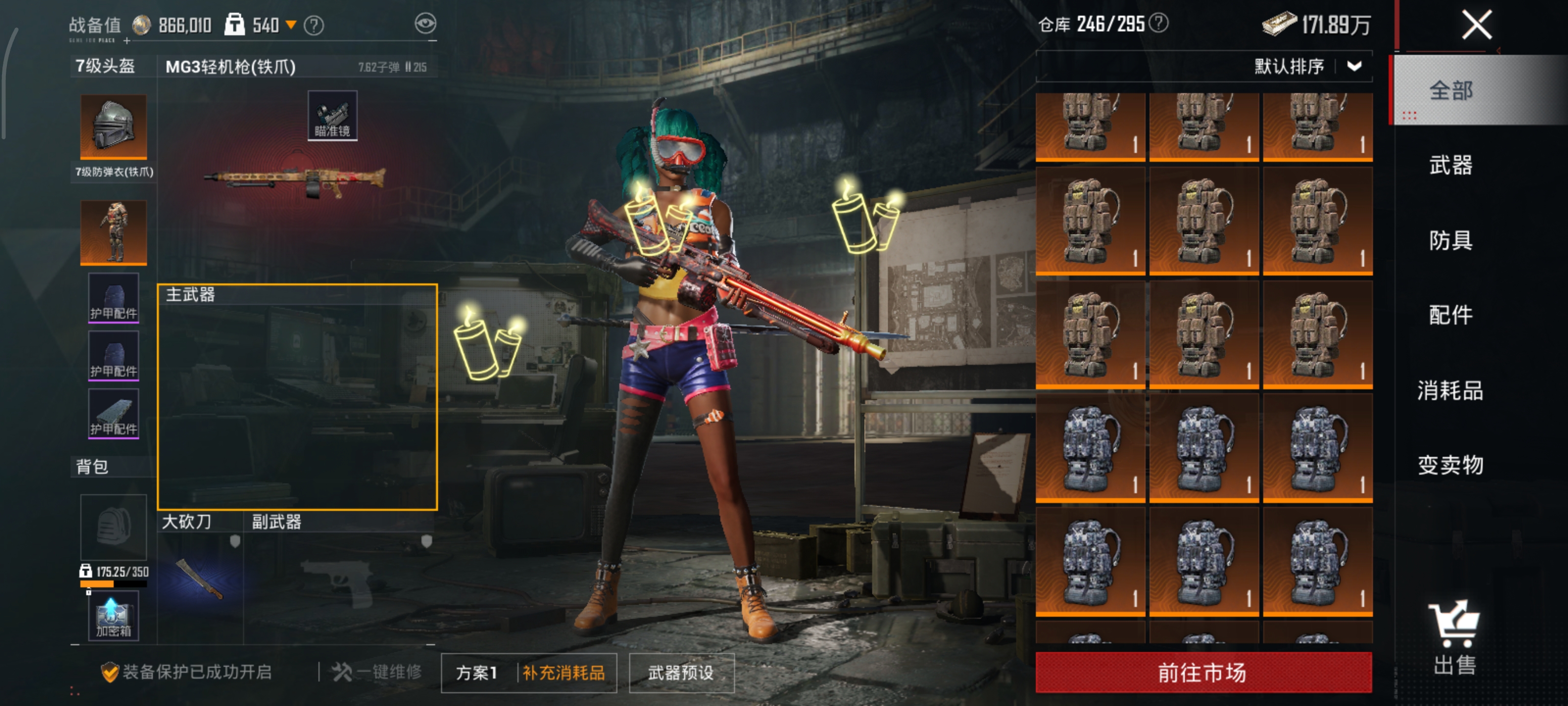Open the 武器预设 weapon presets
This screenshot has height=706, width=1568.
[x=681, y=673]
